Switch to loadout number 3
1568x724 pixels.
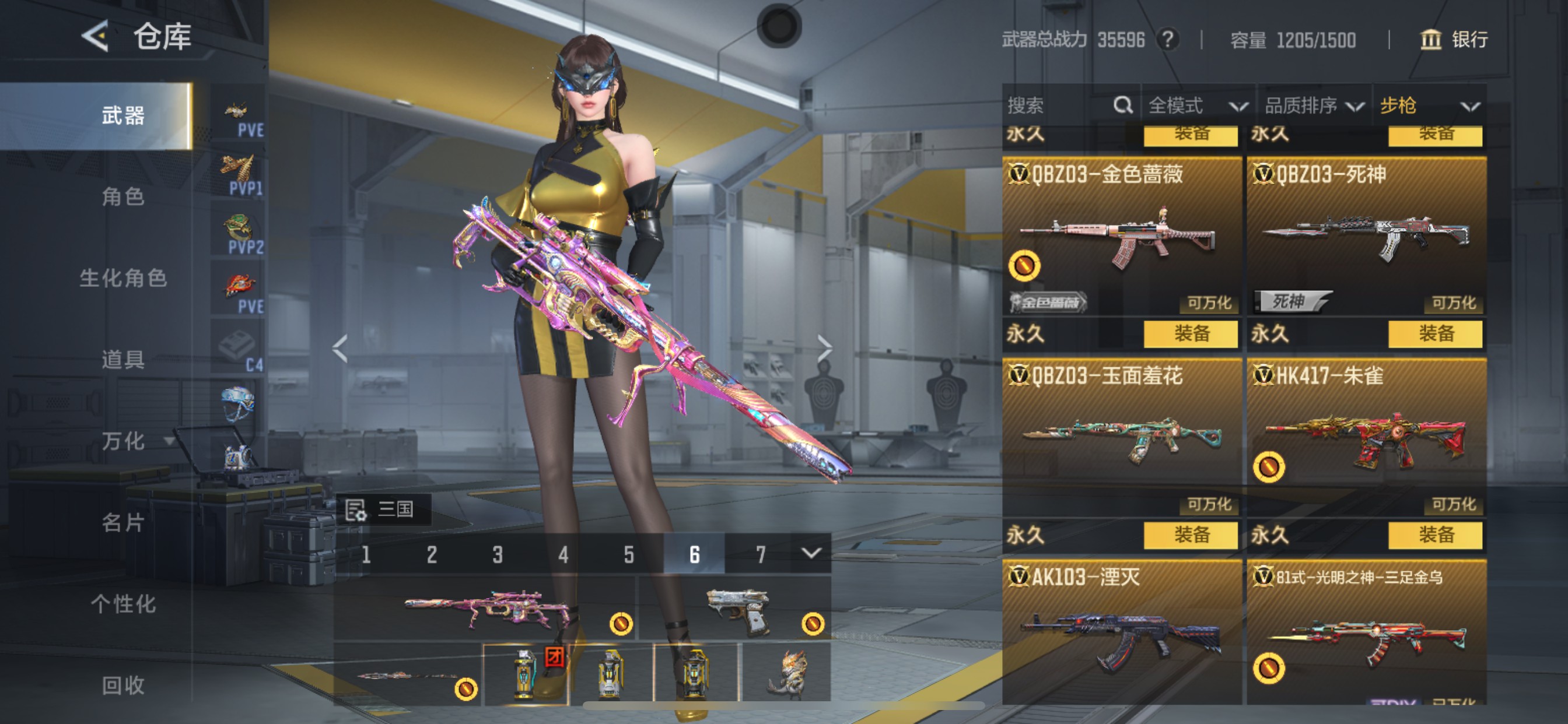(498, 554)
